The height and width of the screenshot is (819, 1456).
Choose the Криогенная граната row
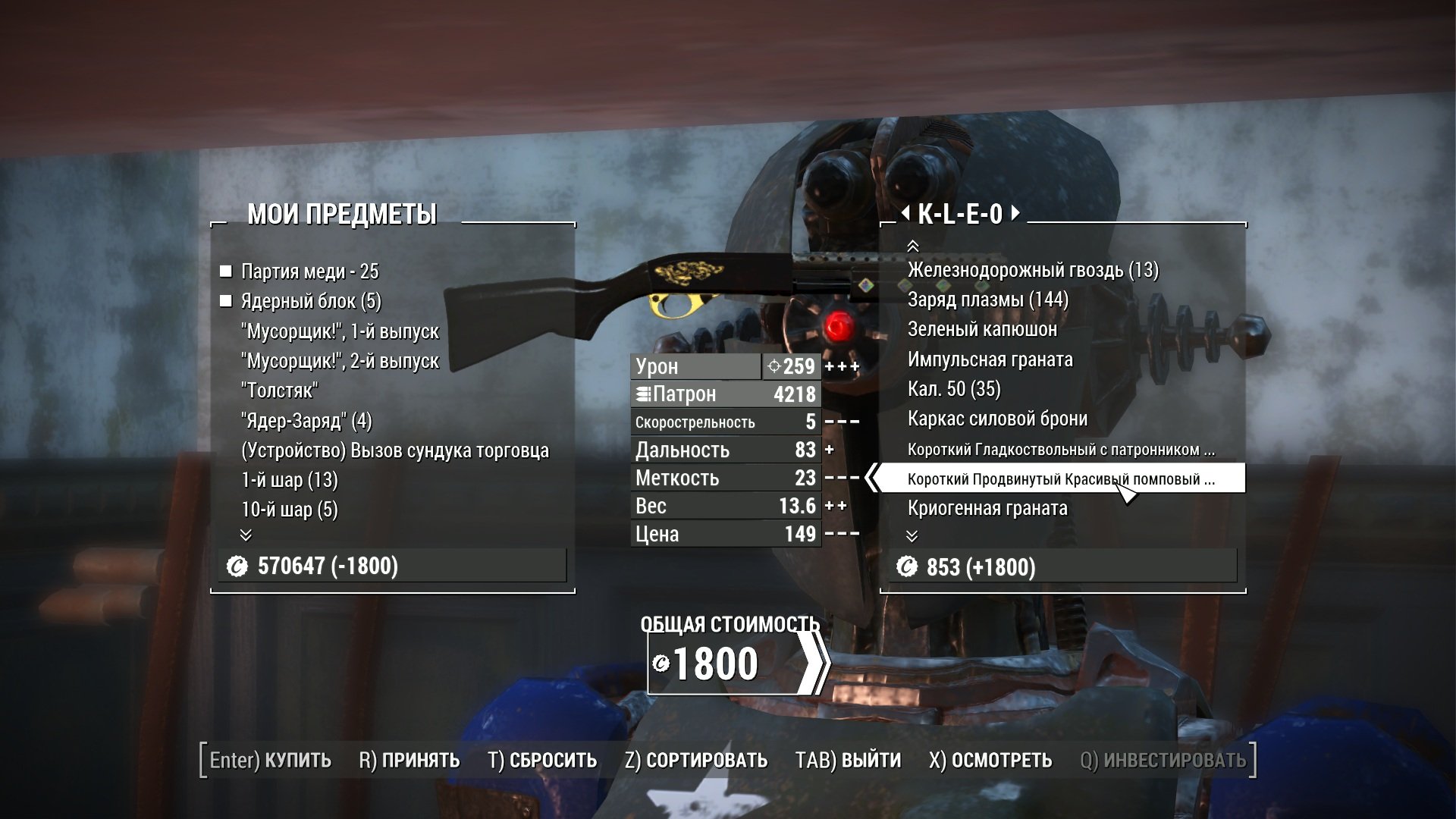pos(987,508)
